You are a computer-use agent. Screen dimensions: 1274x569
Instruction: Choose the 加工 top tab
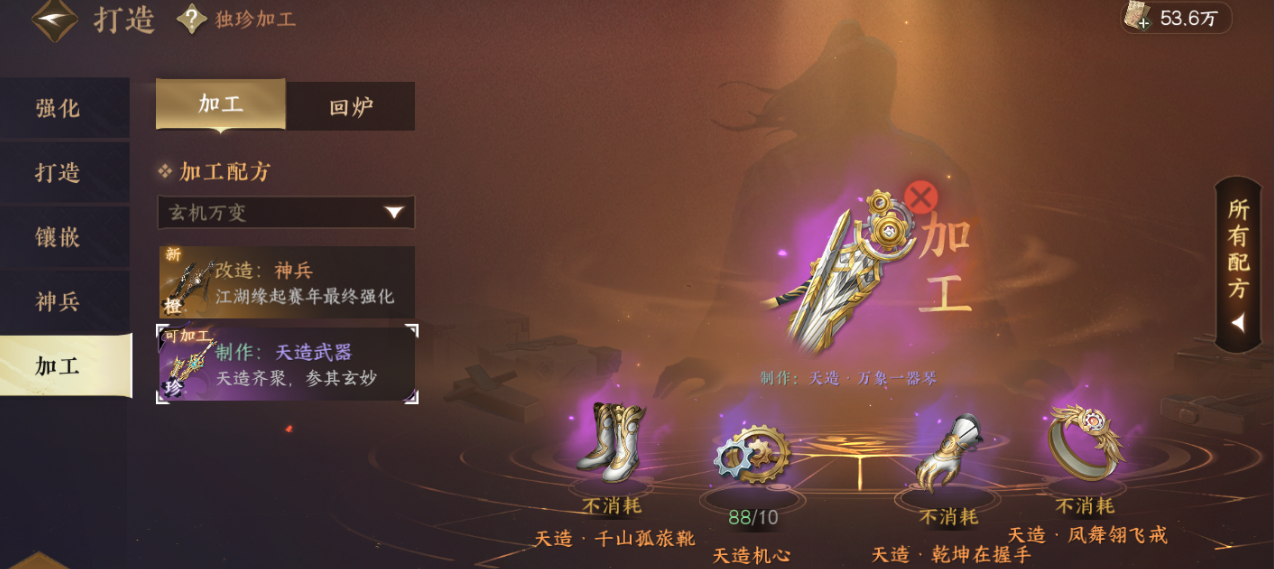coord(221,104)
